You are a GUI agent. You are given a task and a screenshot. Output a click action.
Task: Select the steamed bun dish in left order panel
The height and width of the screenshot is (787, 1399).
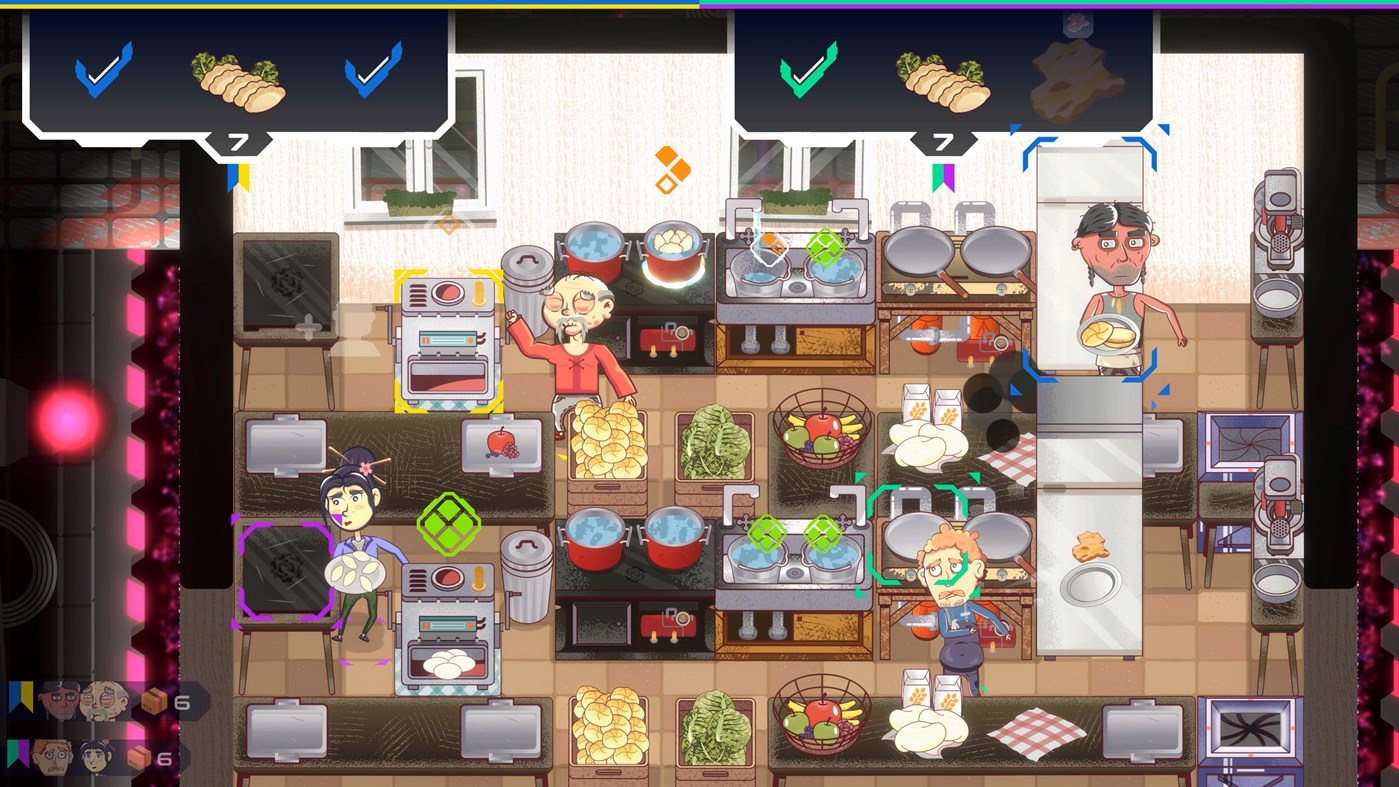[237, 80]
